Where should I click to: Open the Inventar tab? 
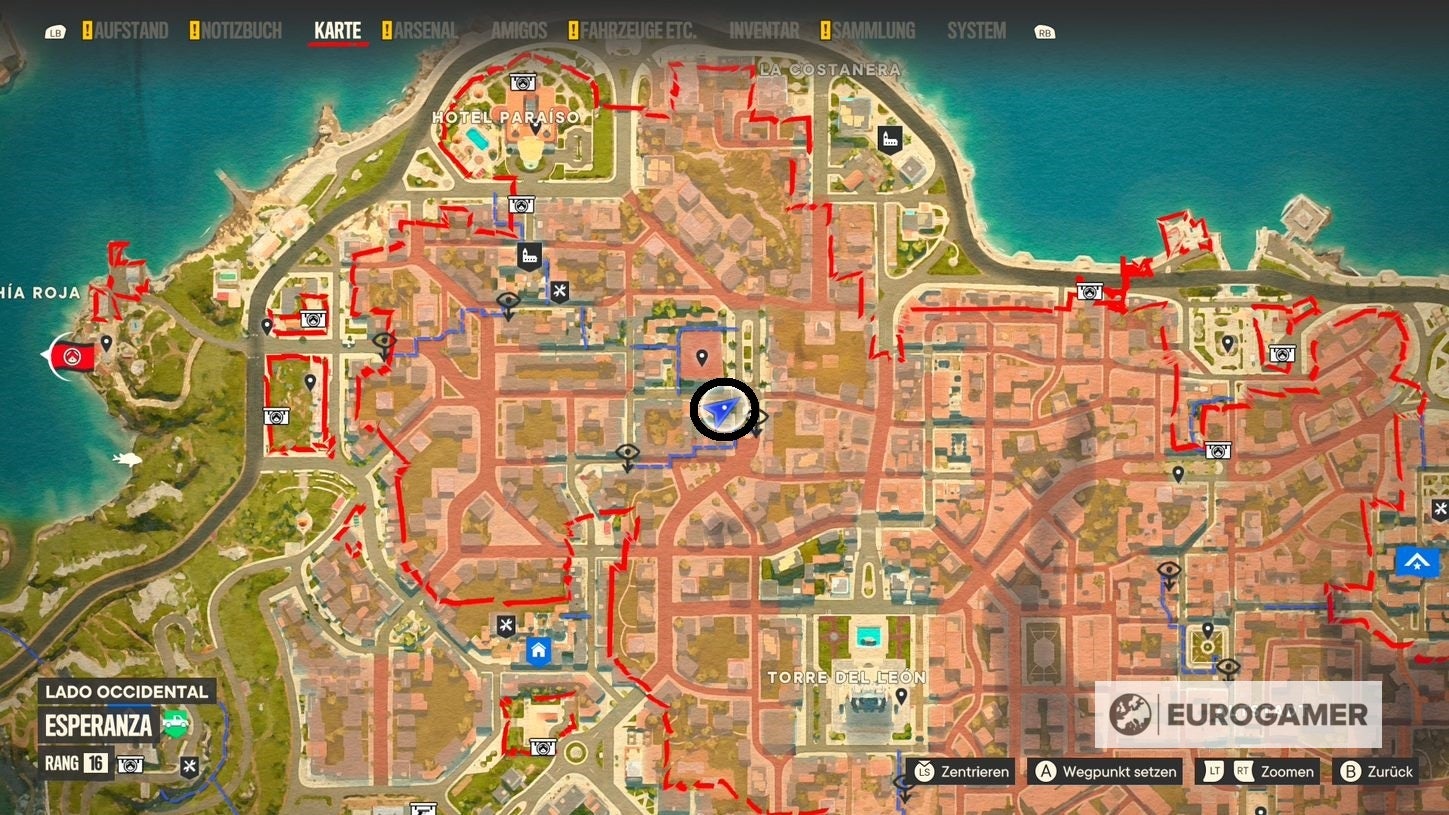click(x=763, y=30)
